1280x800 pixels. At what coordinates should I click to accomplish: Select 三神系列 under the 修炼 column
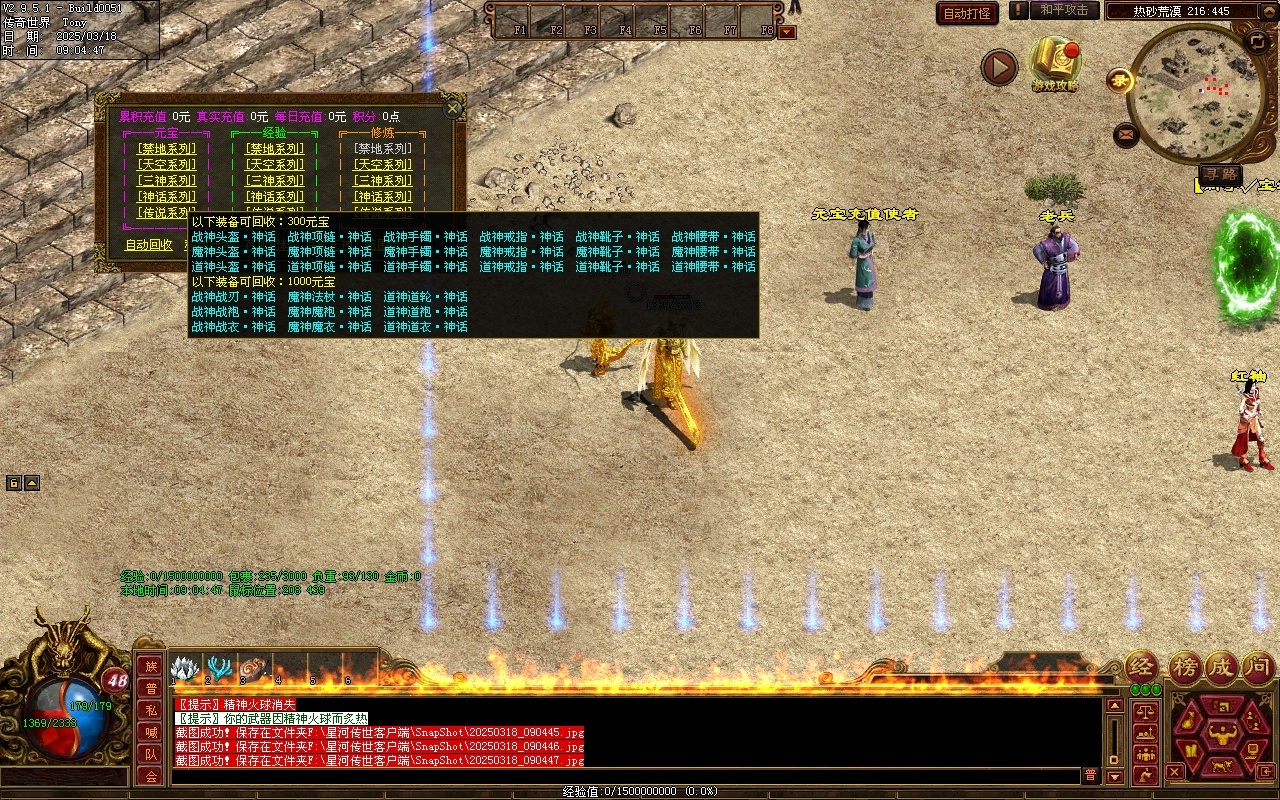[x=383, y=181]
